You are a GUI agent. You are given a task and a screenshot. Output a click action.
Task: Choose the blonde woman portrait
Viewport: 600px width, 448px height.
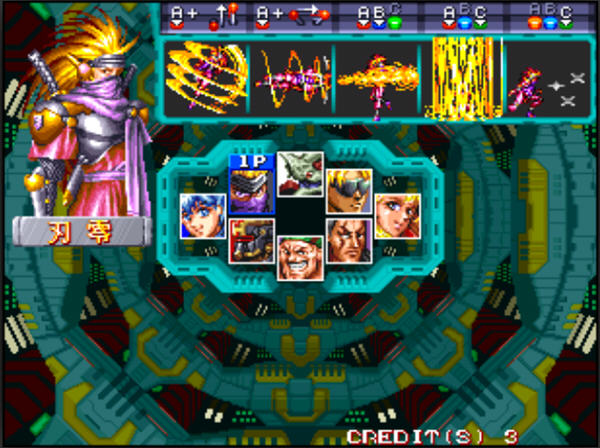(x=397, y=215)
